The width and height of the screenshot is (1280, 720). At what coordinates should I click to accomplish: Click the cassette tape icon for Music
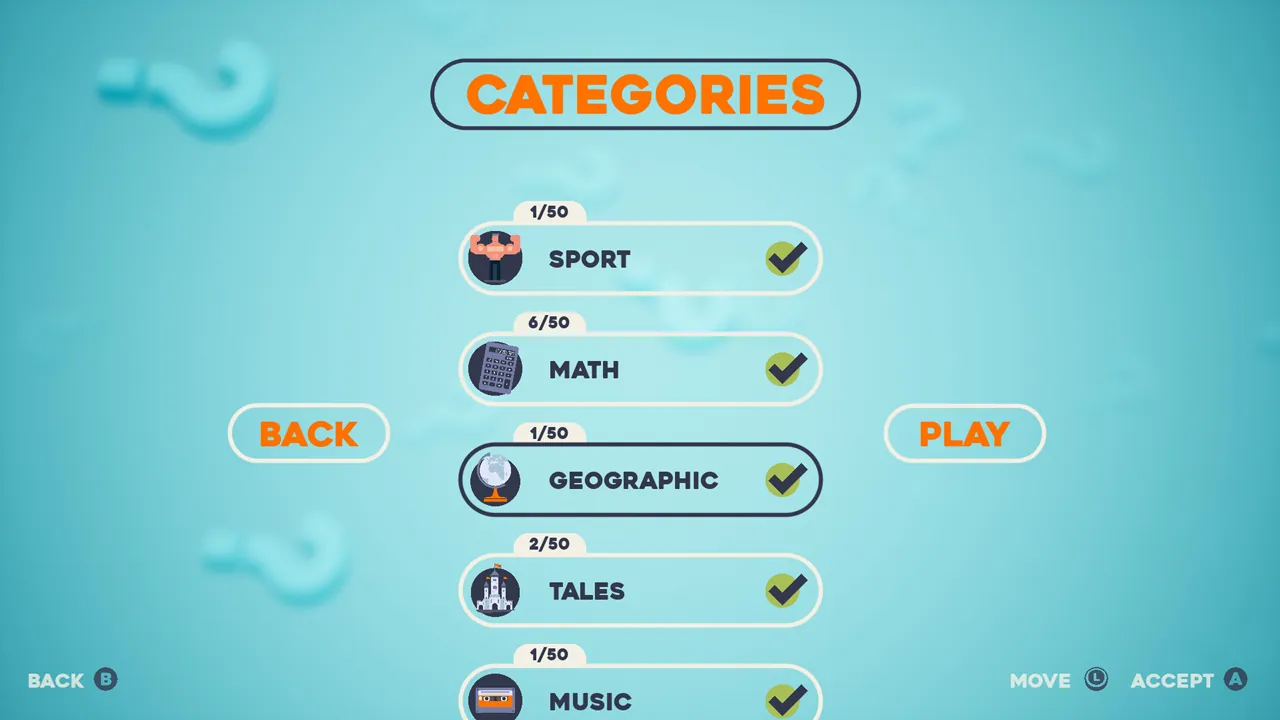click(x=496, y=700)
